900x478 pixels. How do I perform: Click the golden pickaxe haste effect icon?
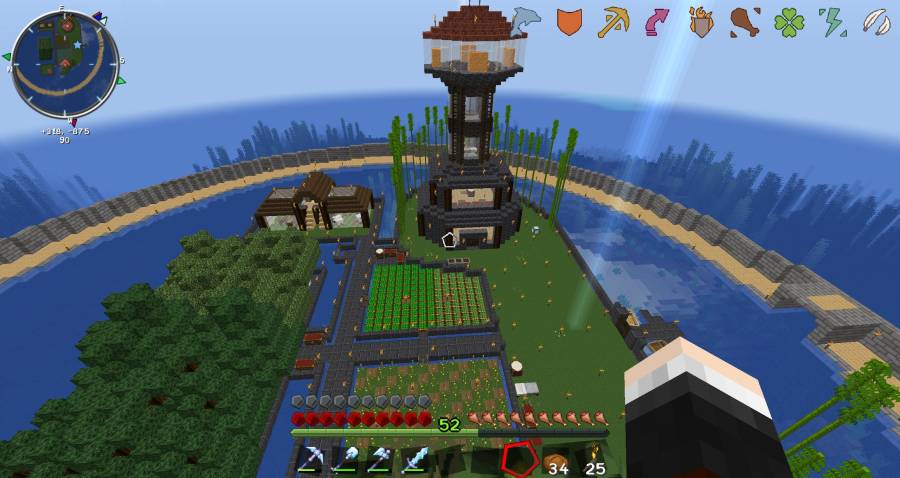[612, 21]
